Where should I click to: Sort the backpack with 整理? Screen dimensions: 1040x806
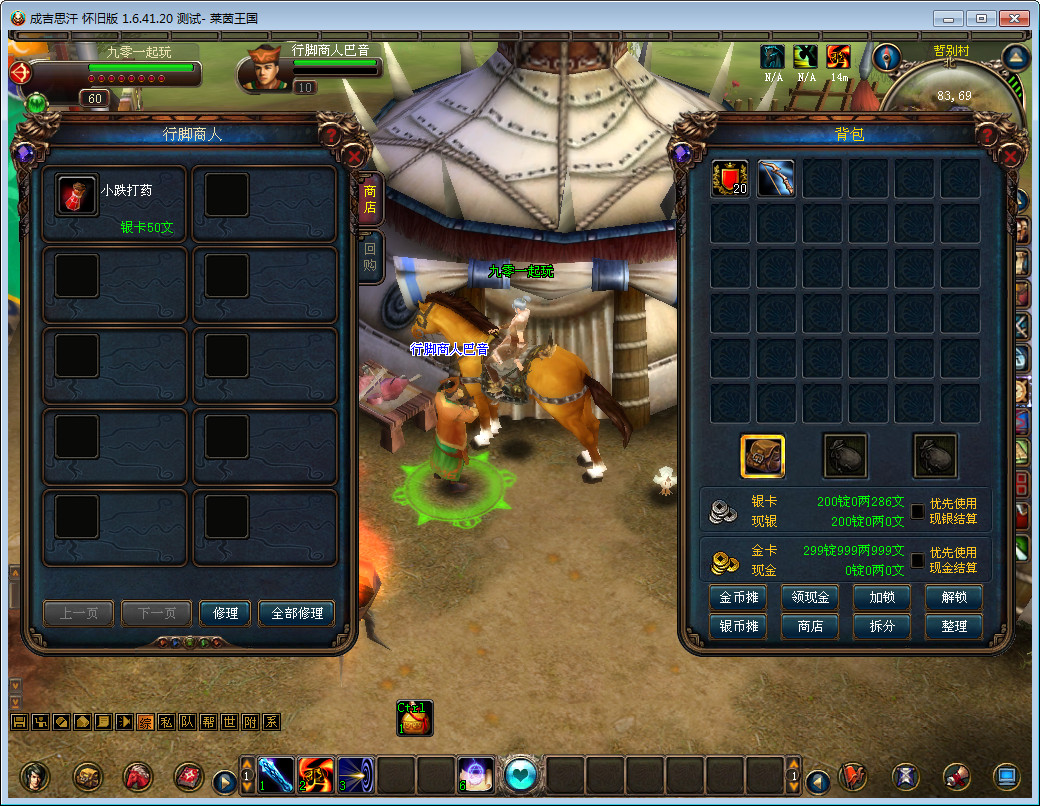click(954, 626)
